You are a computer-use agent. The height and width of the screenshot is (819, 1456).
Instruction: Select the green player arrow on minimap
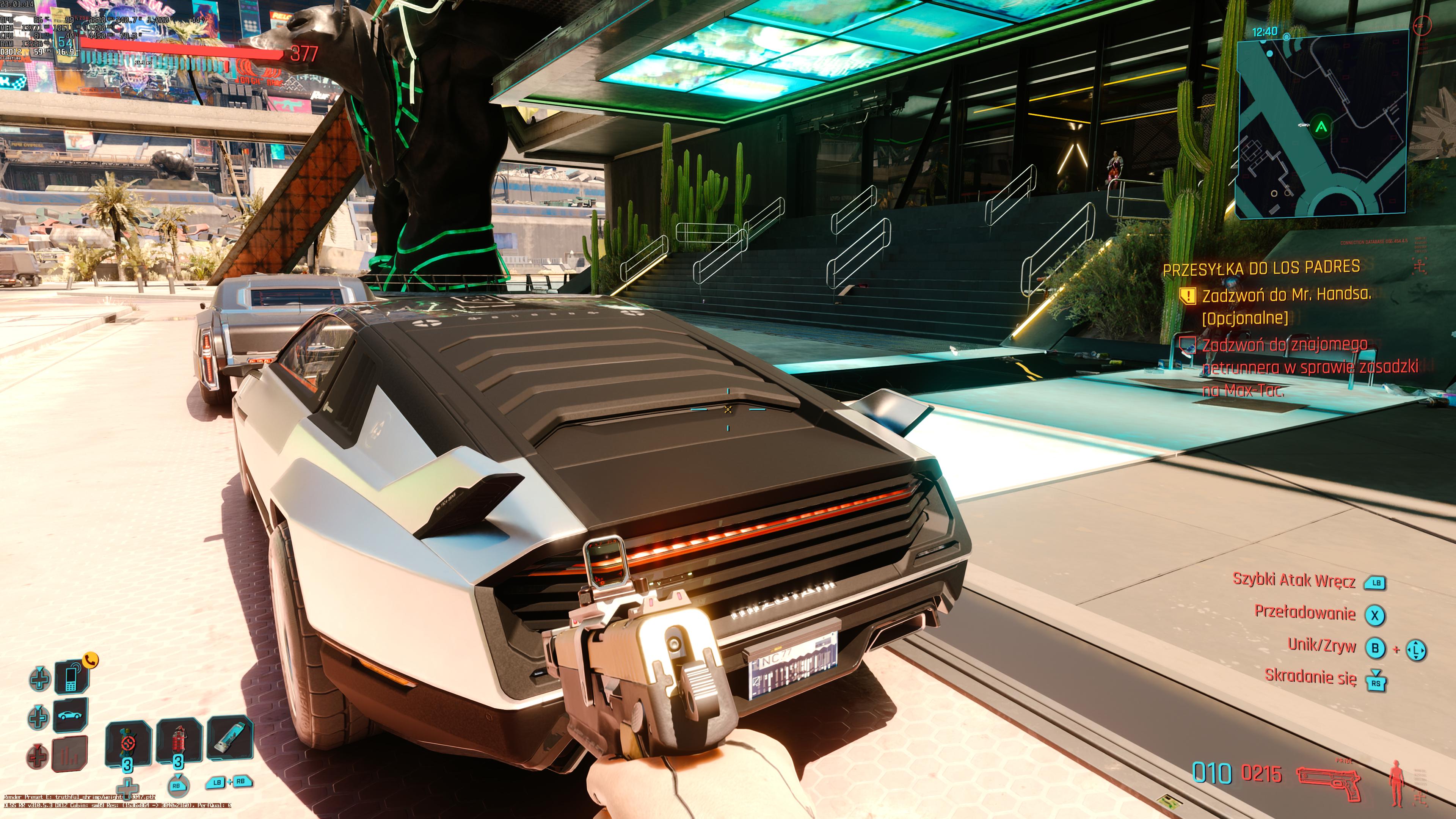click(1321, 127)
